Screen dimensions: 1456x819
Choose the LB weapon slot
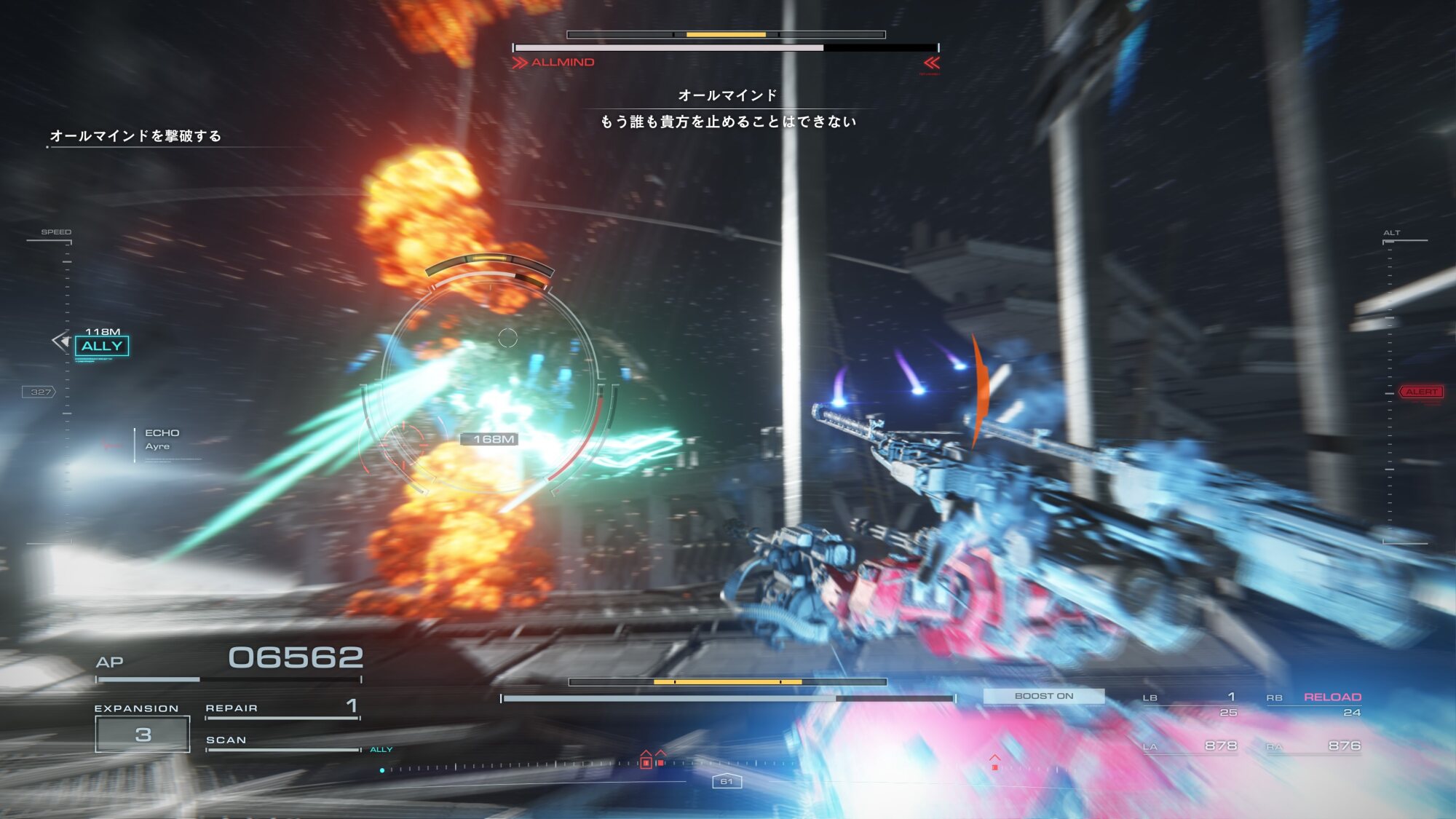coord(1190,704)
